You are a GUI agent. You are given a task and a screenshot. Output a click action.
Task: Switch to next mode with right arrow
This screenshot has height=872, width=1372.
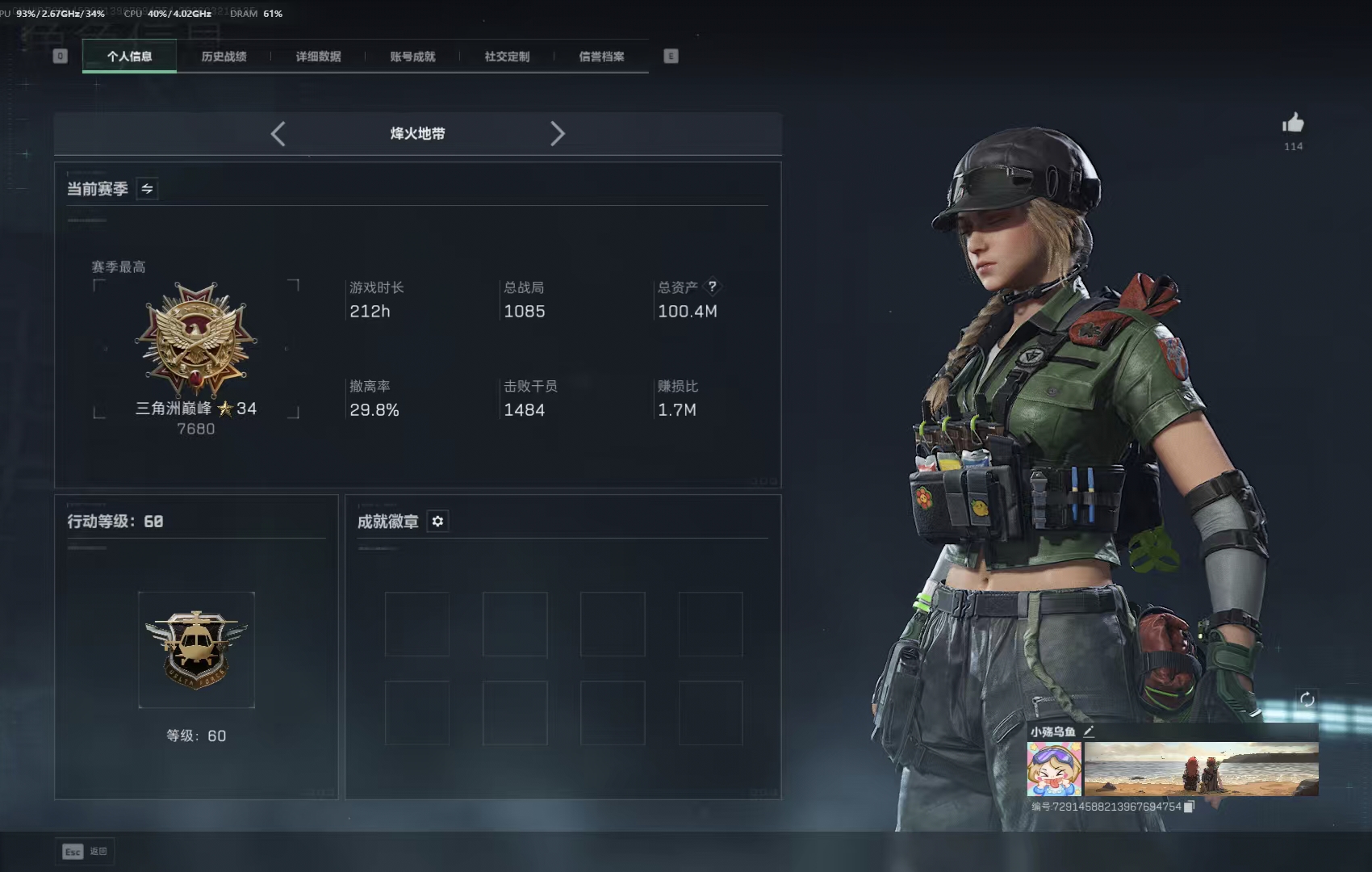point(558,134)
